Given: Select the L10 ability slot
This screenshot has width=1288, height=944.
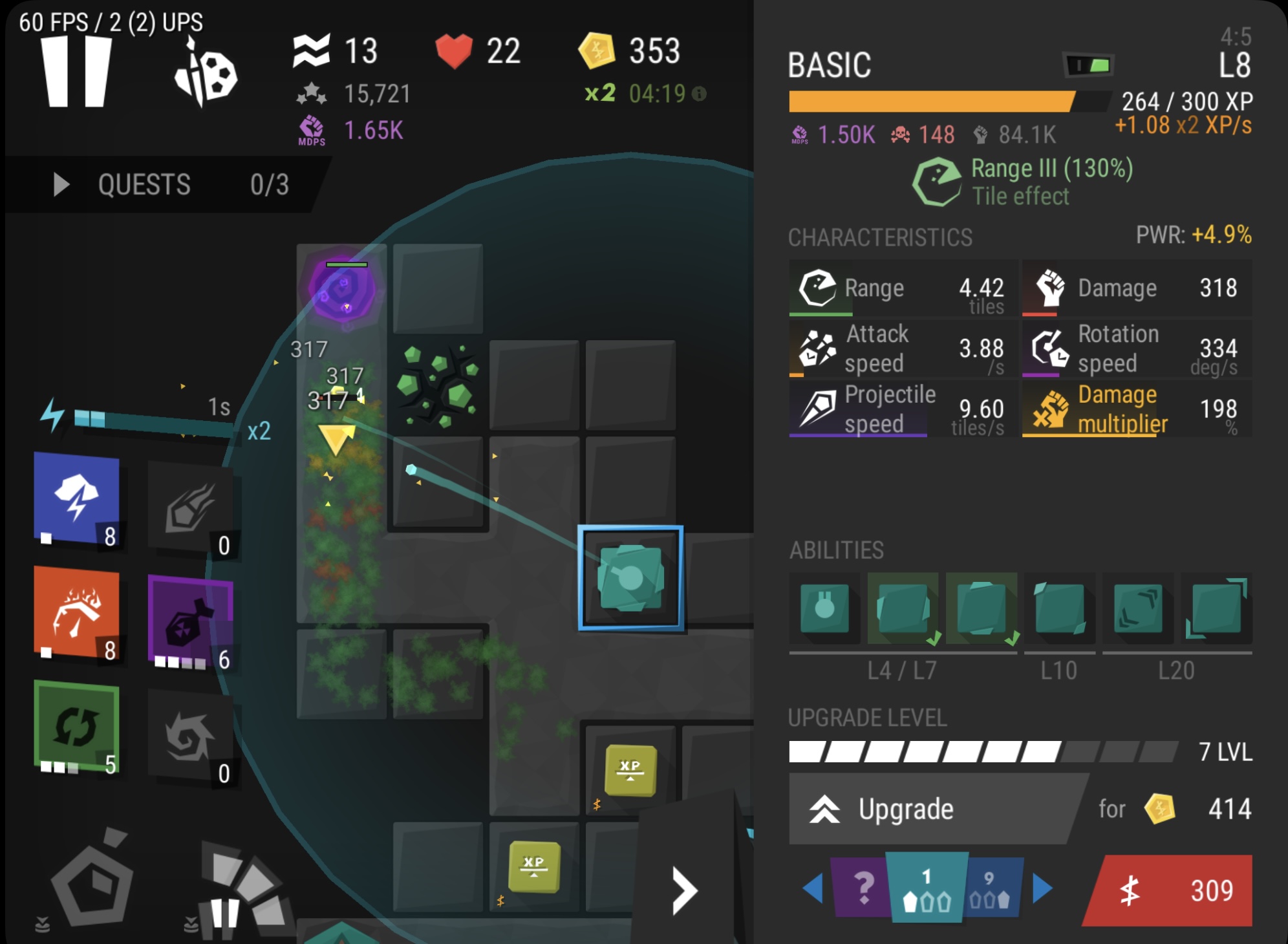Looking at the screenshot, I should click(x=1058, y=609).
